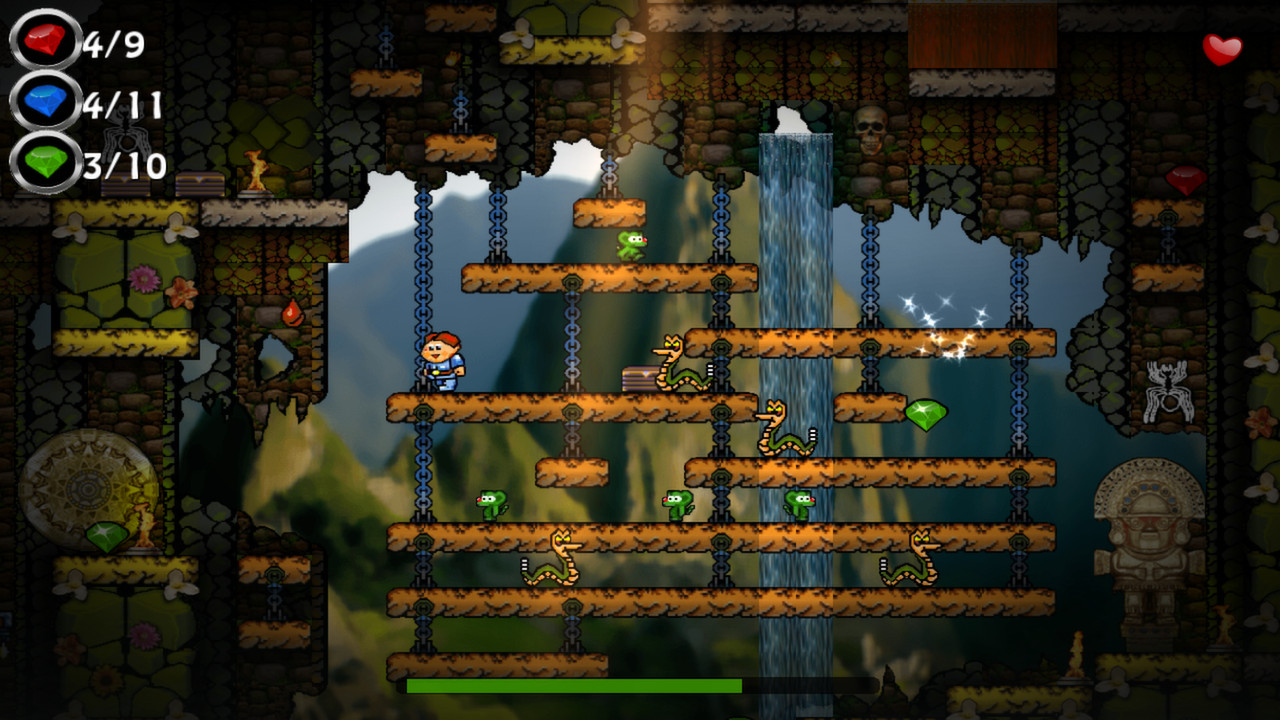
Task: Select the player character in the blue shirt
Action: [440, 360]
